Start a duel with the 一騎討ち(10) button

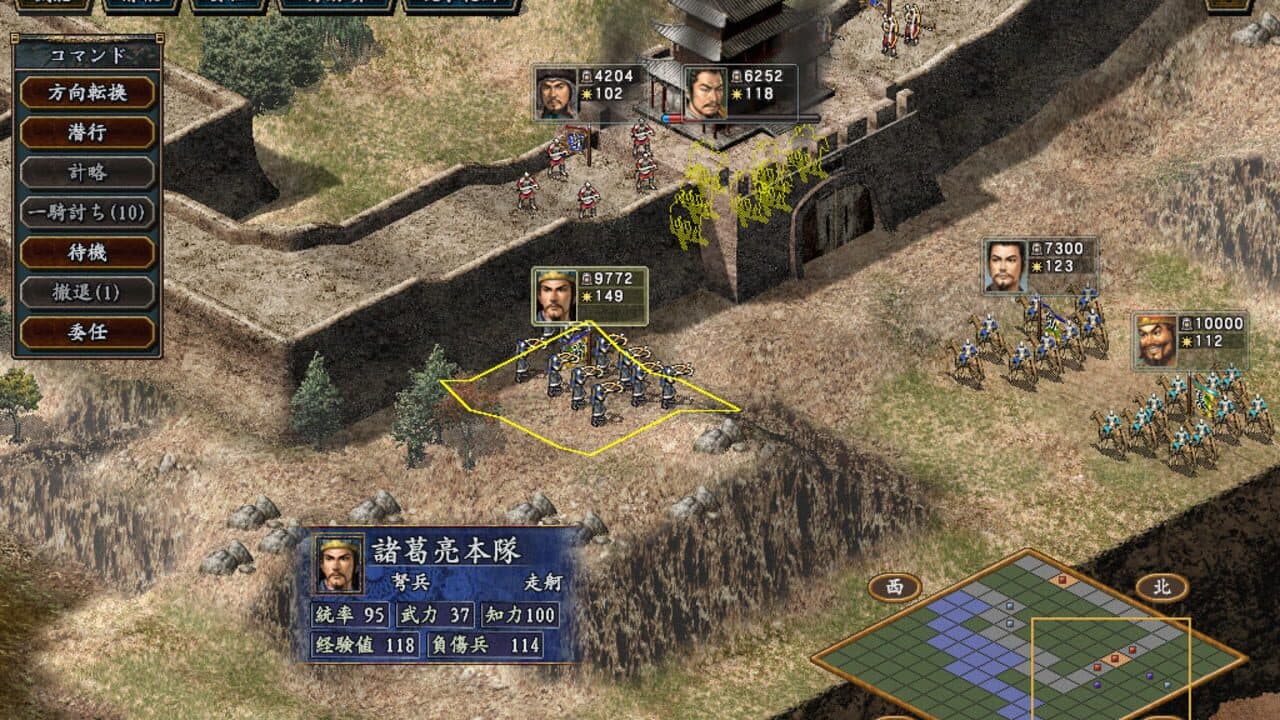pyautogui.click(x=85, y=214)
